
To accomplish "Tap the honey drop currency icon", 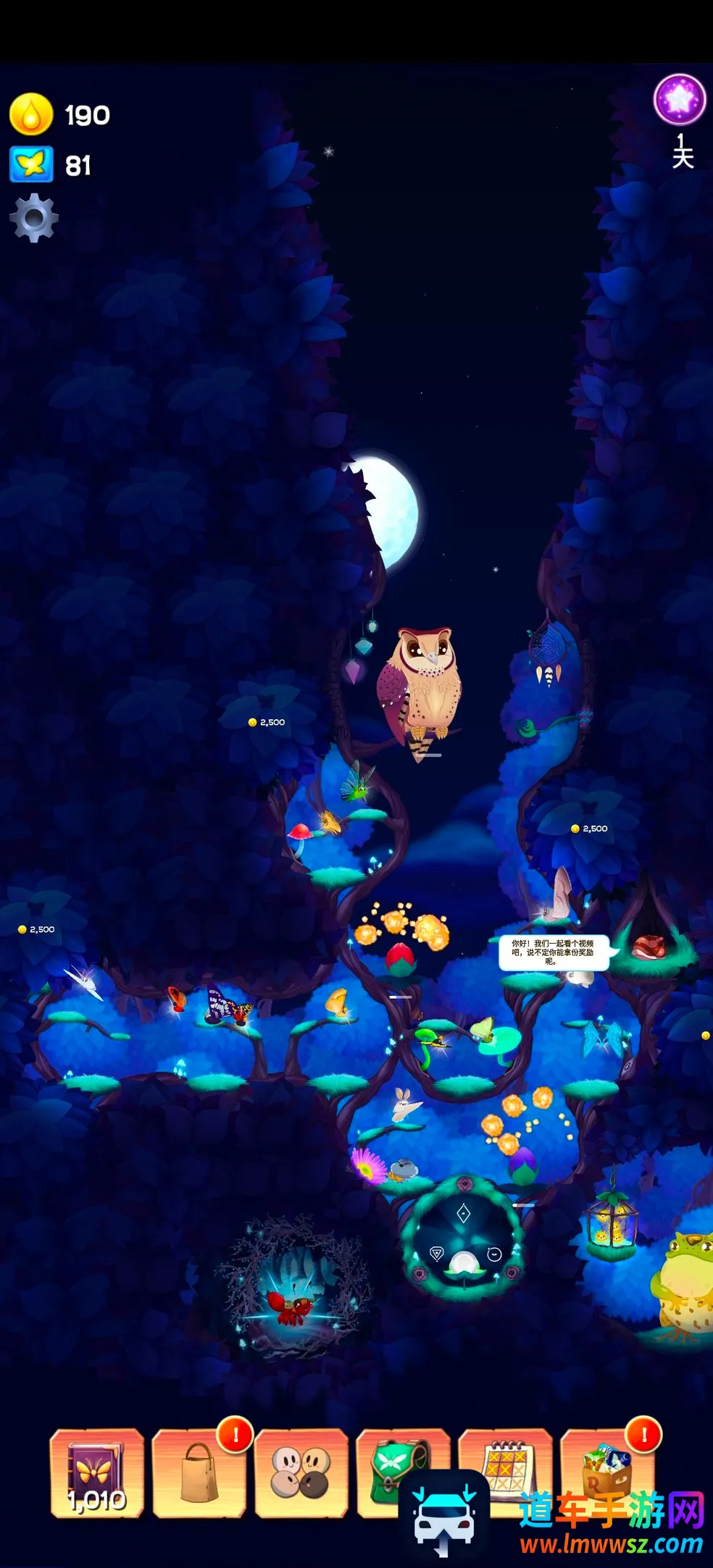I will click(31, 114).
